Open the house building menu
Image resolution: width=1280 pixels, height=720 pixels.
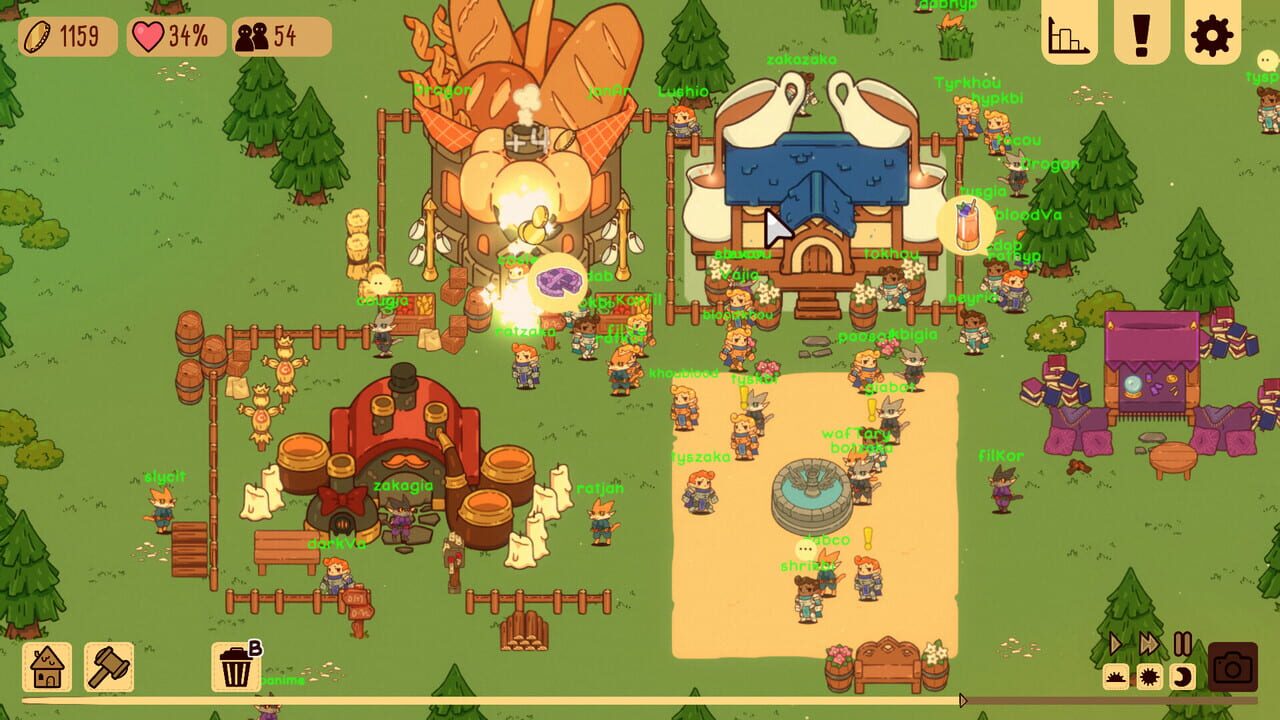pos(47,667)
